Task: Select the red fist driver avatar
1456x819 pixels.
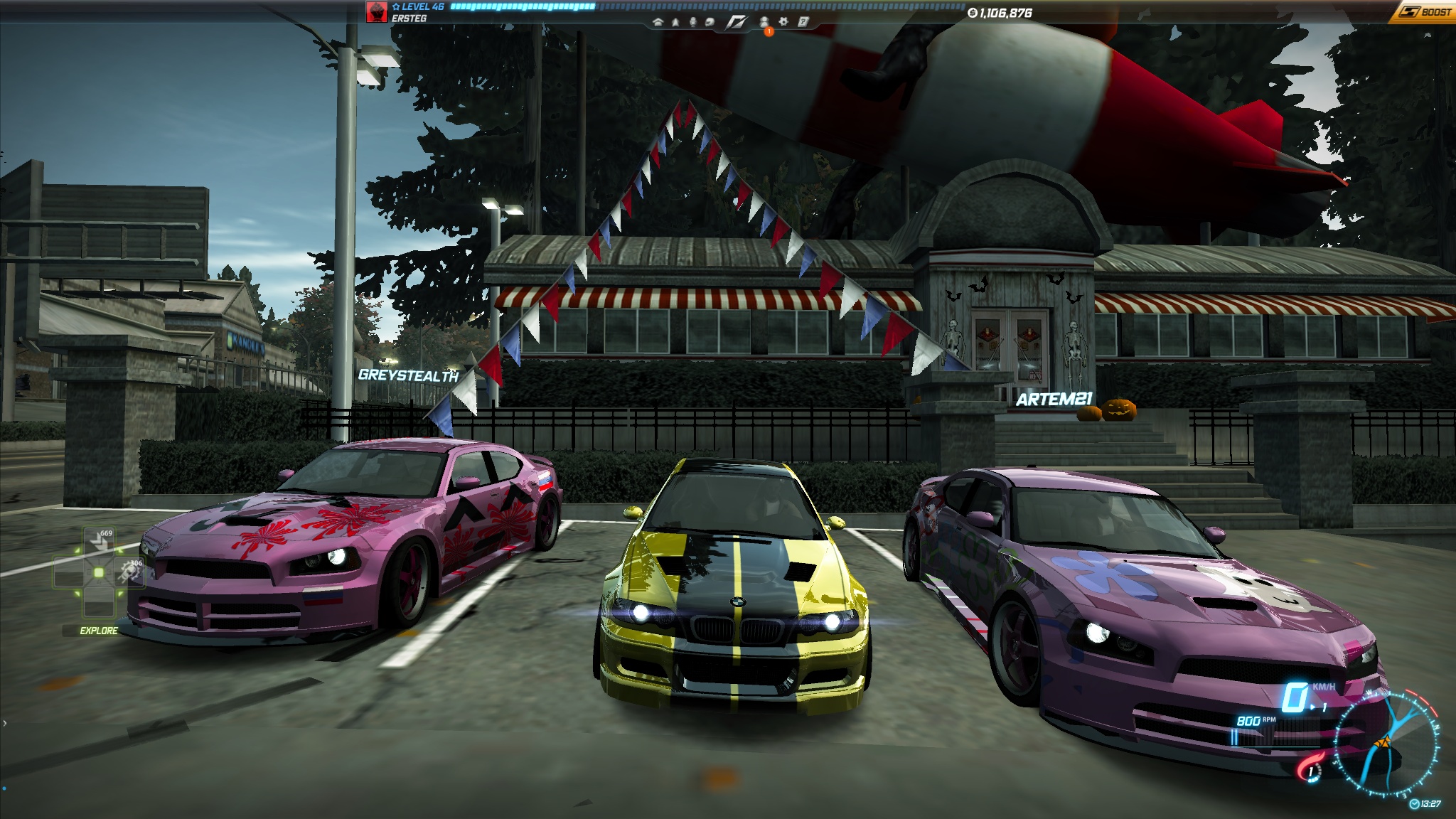Action: click(376, 12)
